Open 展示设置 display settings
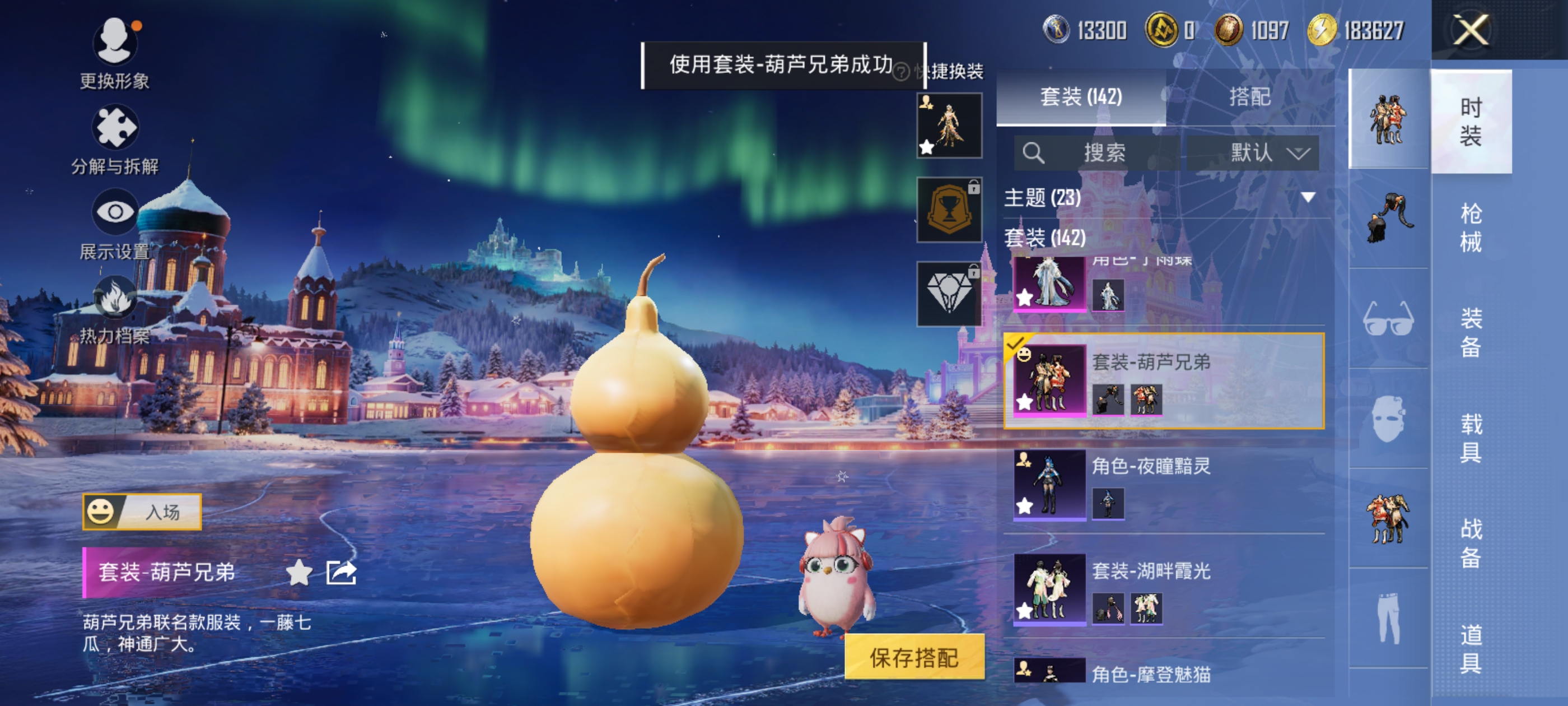Viewport: 1568px width, 706px height. pos(114,212)
